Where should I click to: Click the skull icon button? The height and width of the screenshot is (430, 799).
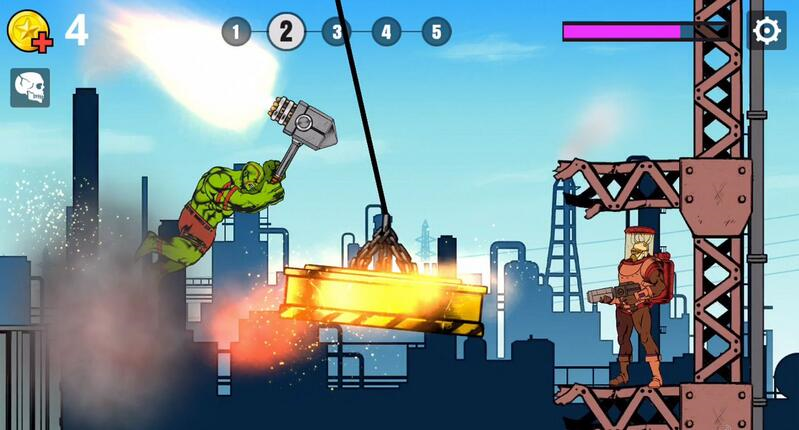30,88
